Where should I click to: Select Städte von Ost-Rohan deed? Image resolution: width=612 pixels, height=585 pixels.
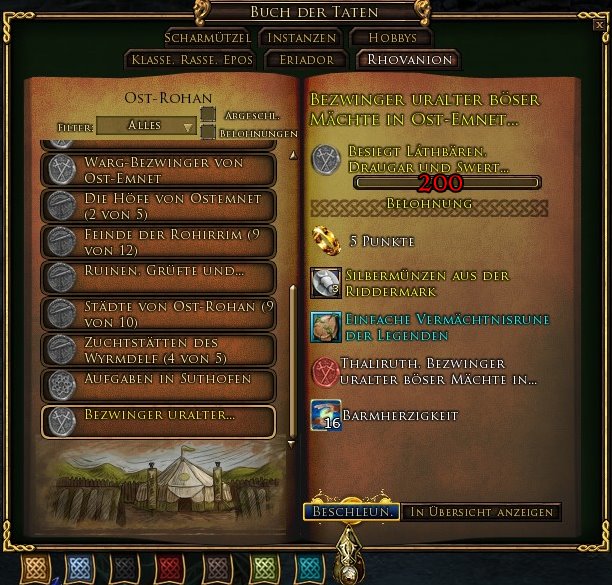[159, 313]
